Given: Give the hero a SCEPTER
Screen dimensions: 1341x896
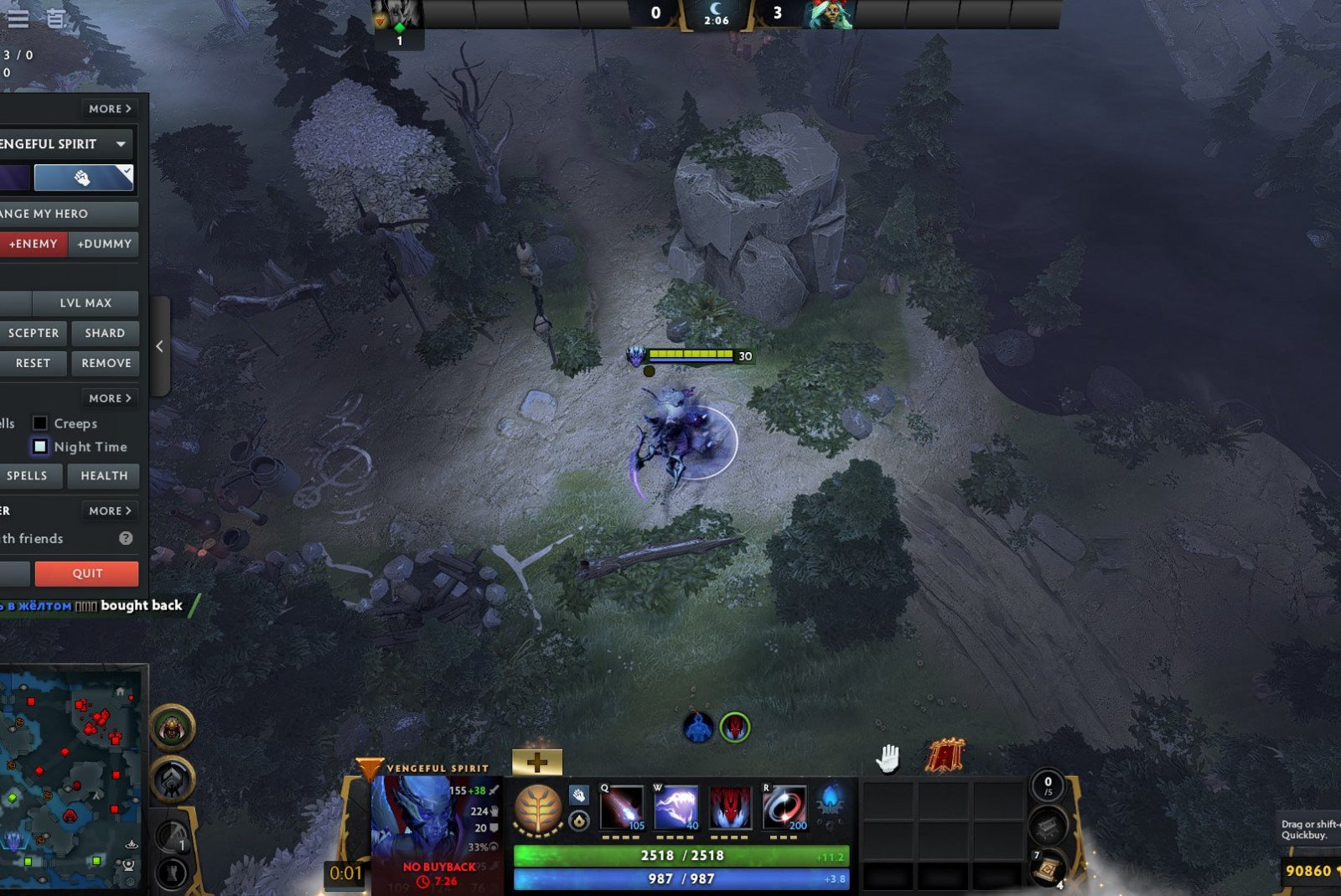Looking at the screenshot, I should (x=34, y=333).
